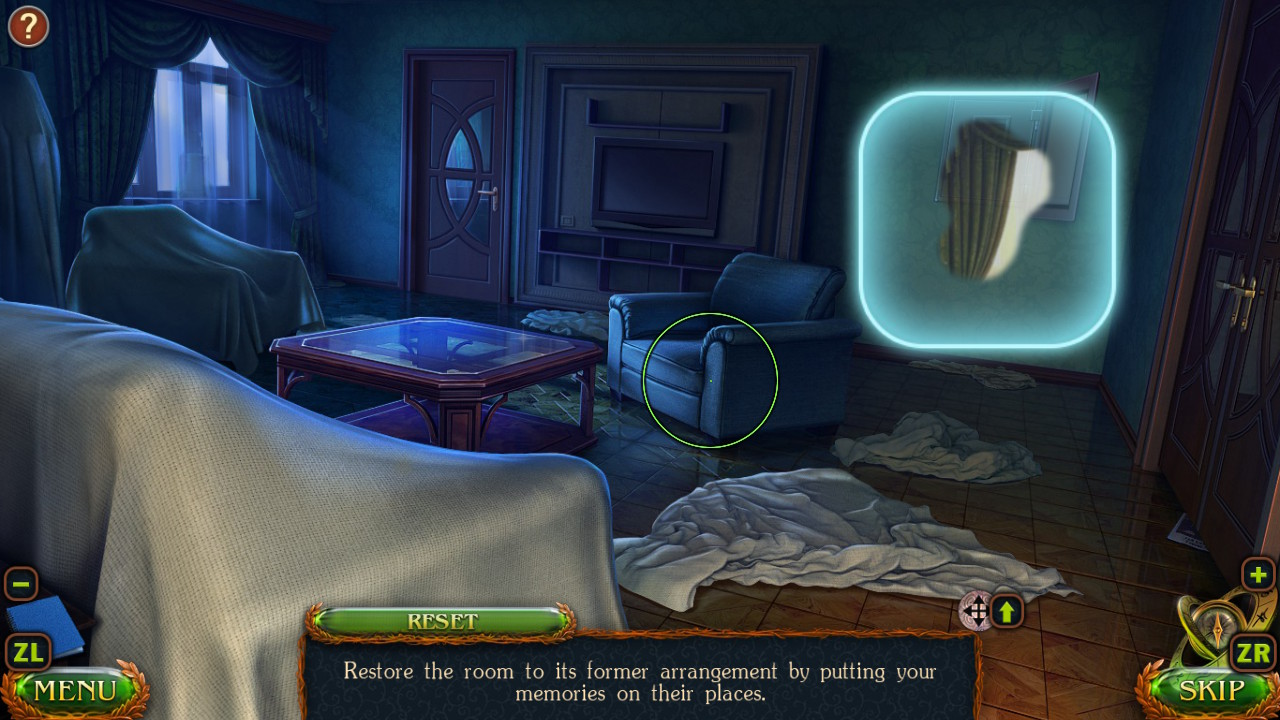Select the four-directional move icon
Image resolution: width=1280 pixels, height=720 pixels.
(977, 613)
